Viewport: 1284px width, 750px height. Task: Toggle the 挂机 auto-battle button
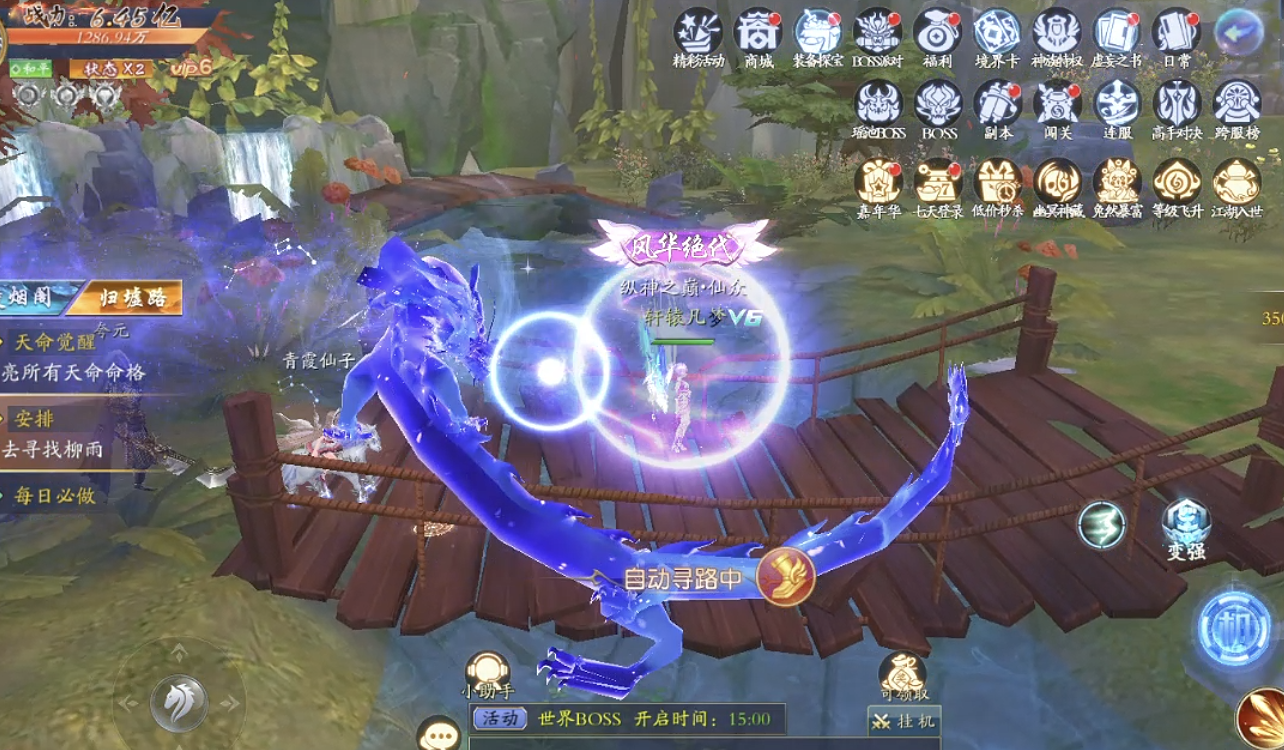(904, 721)
